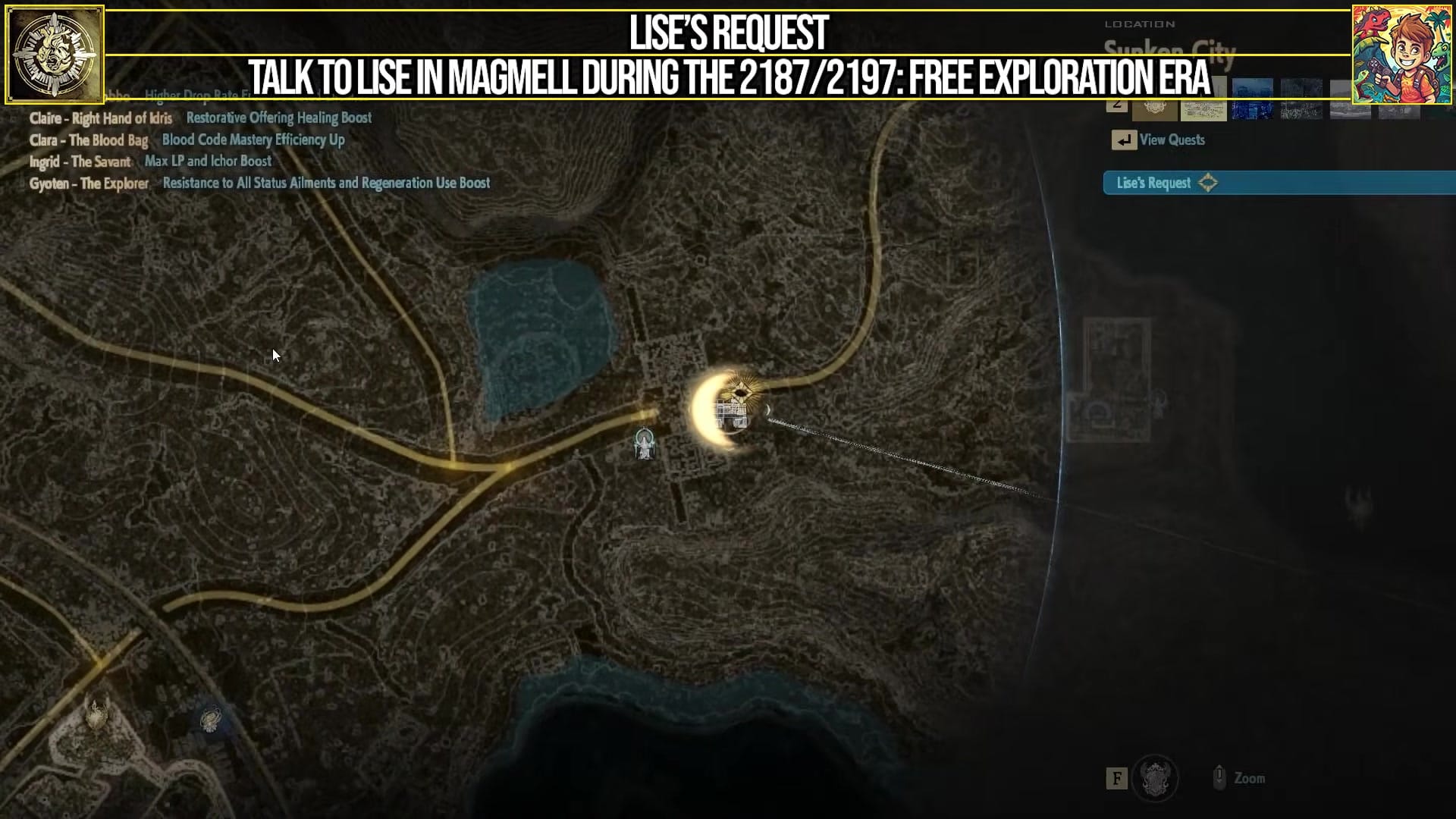Click the diamond quest icon next to Lise's Request
Image resolution: width=1456 pixels, height=819 pixels.
1209,184
